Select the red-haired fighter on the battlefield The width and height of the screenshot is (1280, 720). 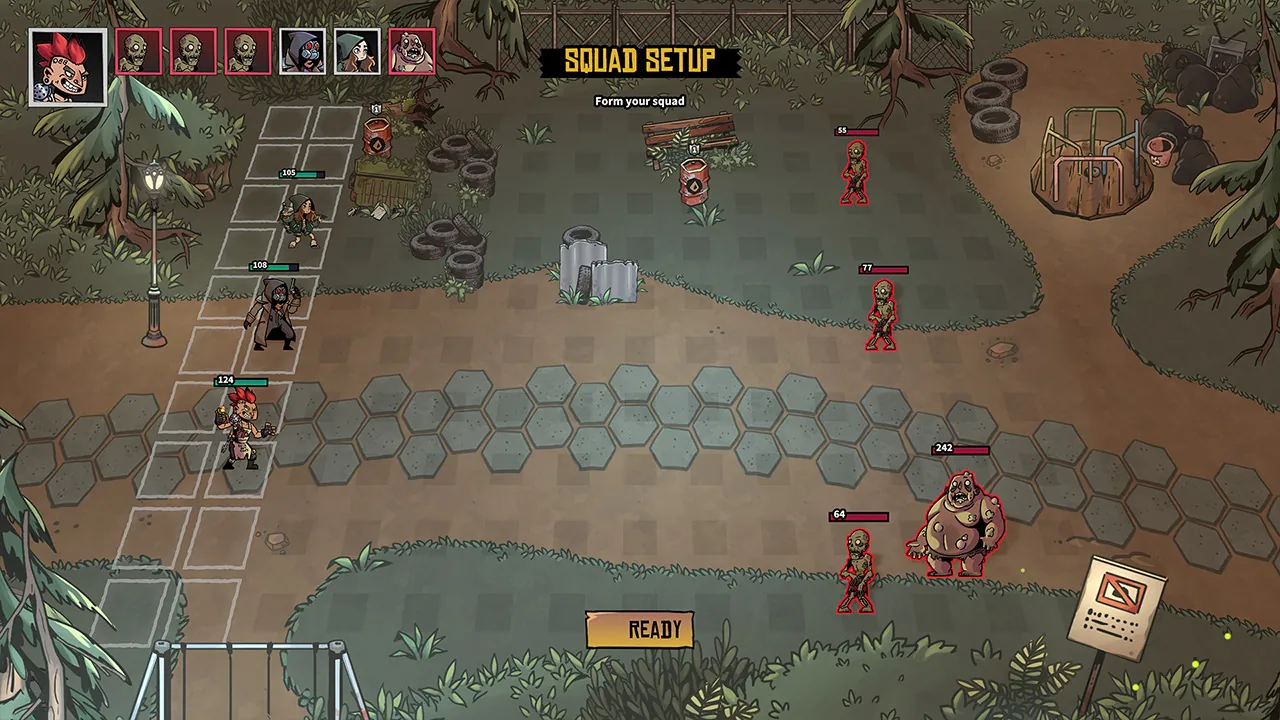[243, 425]
